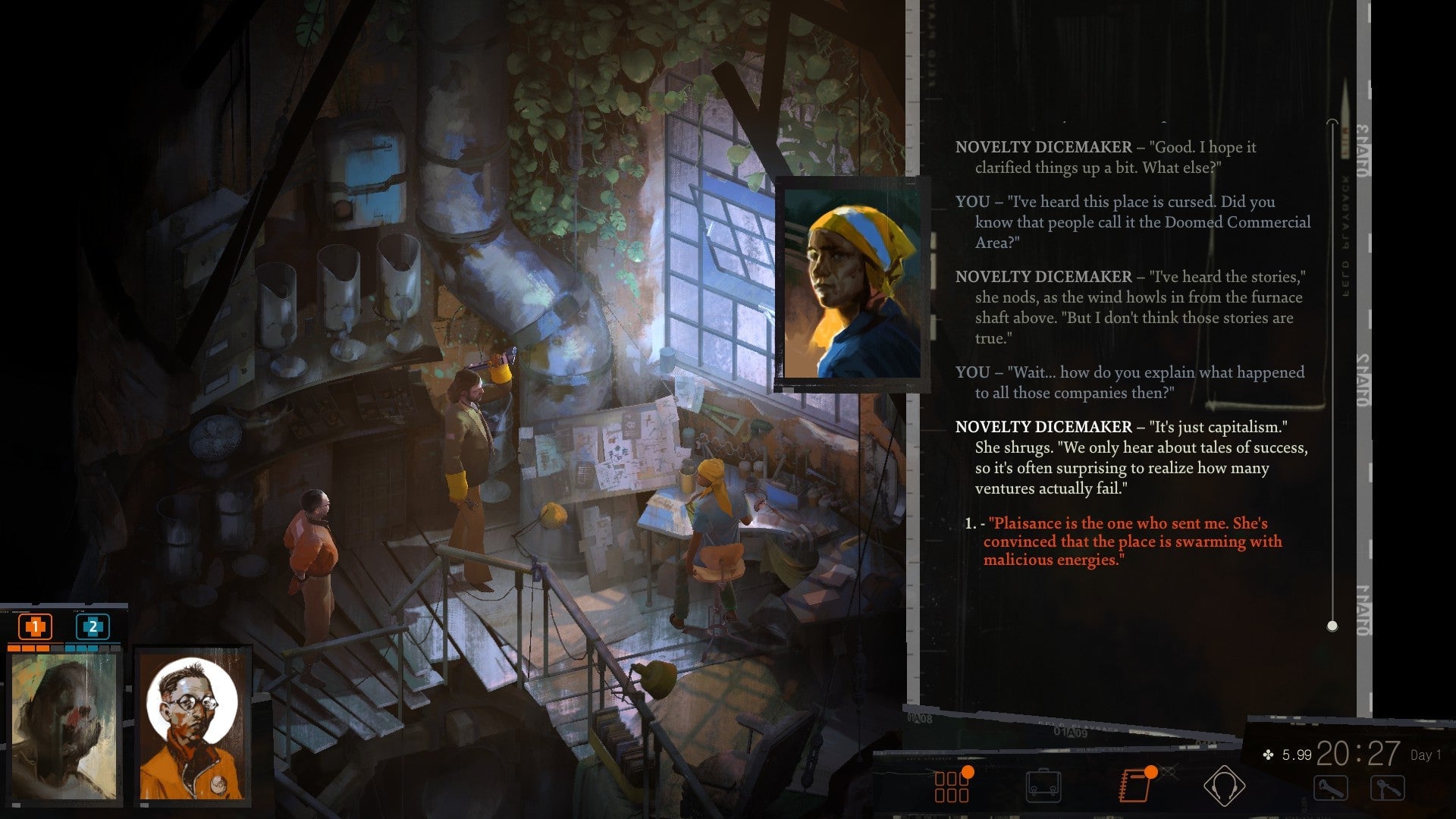
Task: Select the blue morale tab marked 2
Action: [93, 628]
